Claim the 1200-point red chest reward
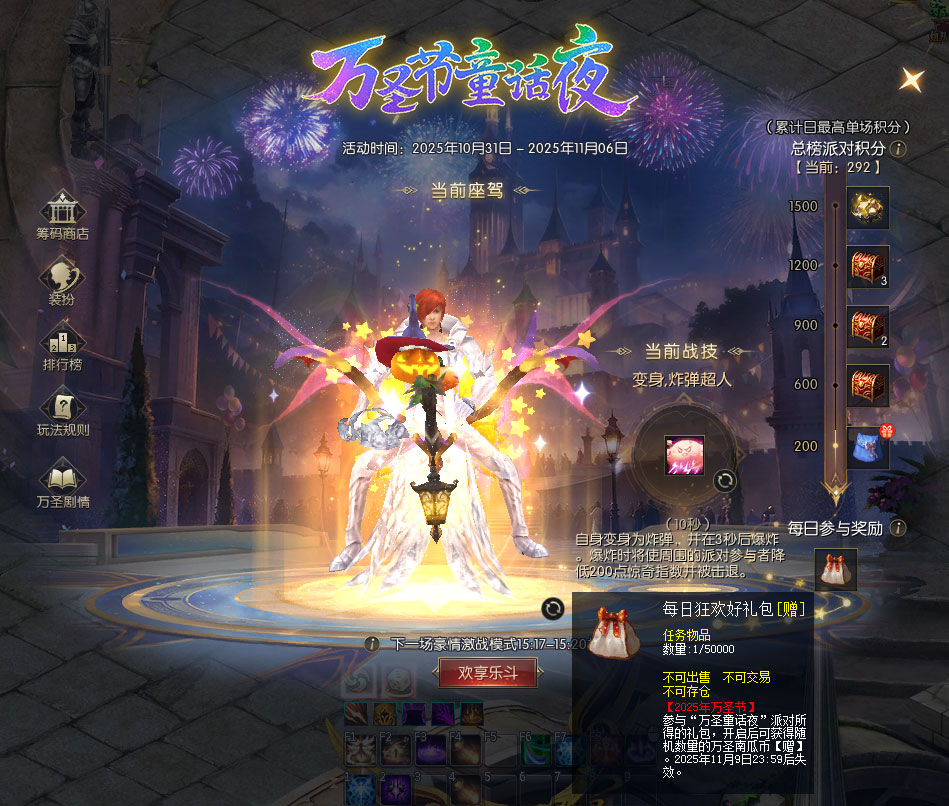 (x=867, y=267)
